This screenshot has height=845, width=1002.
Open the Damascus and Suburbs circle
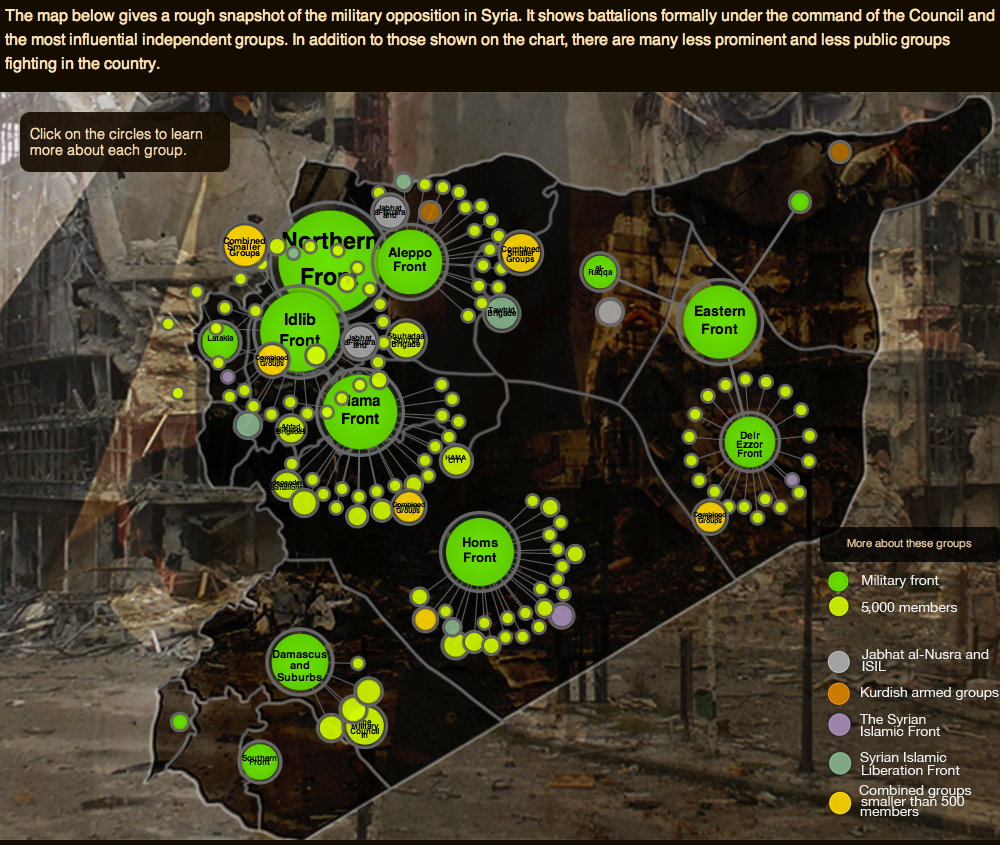pos(299,665)
